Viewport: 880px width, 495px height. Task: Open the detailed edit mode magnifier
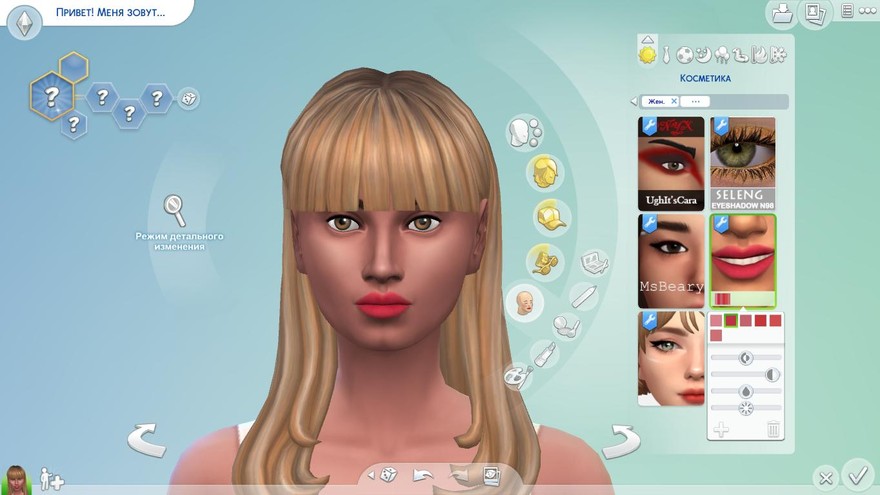pyautogui.click(x=175, y=210)
